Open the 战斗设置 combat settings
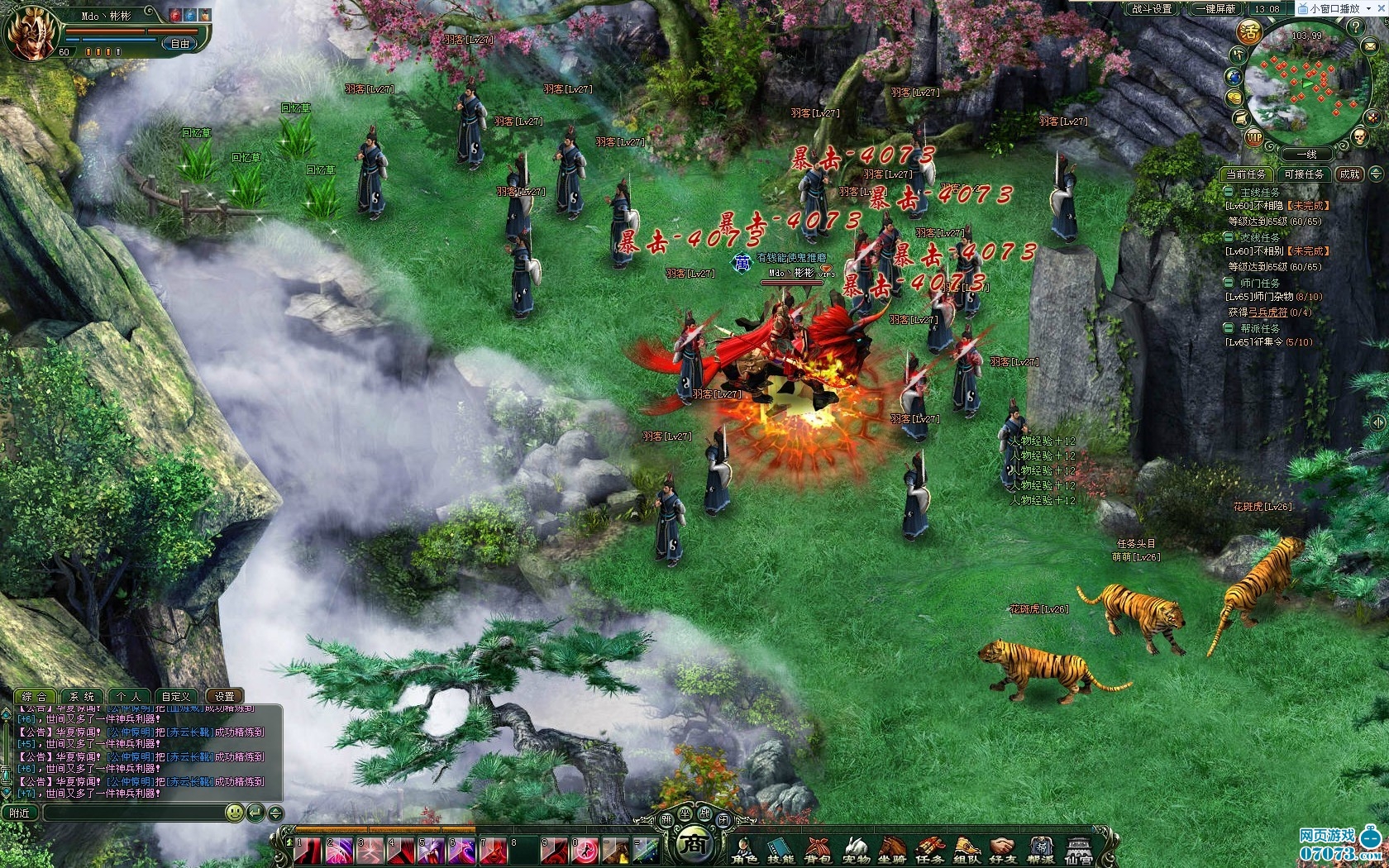 (1152, 9)
